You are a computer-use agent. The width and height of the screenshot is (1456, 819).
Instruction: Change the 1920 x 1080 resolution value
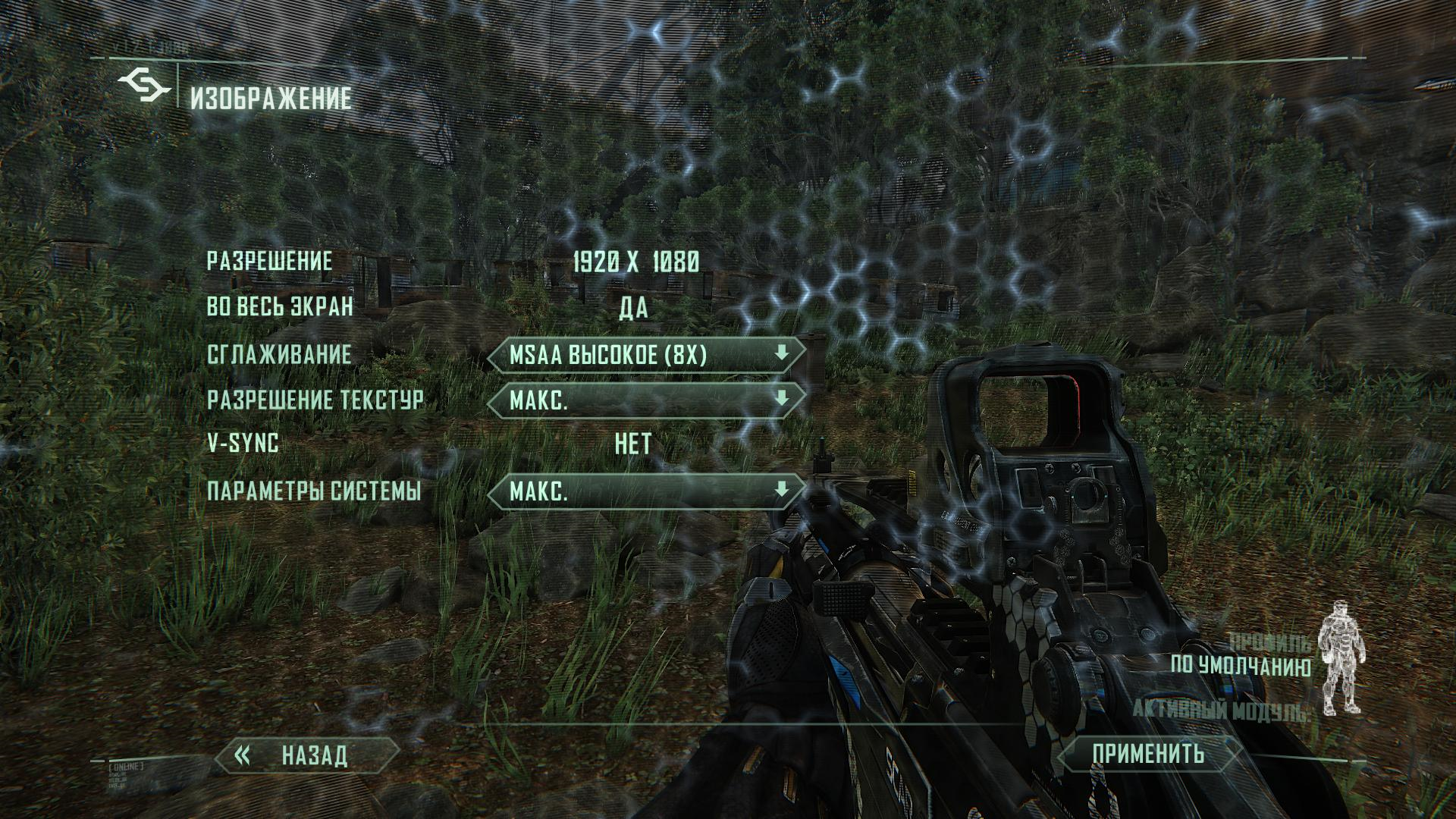[x=635, y=262]
